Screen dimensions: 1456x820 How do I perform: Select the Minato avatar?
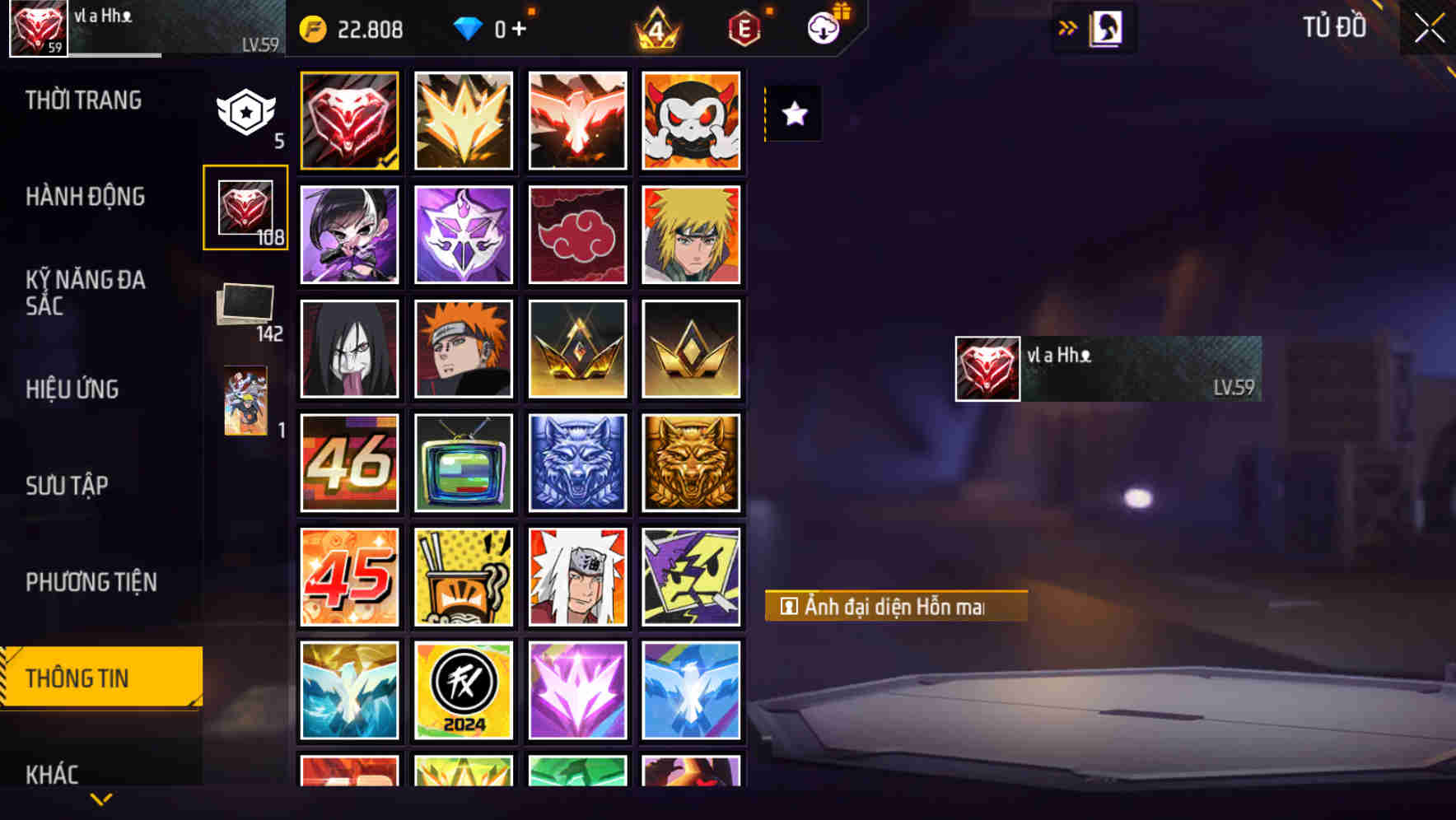tap(692, 235)
